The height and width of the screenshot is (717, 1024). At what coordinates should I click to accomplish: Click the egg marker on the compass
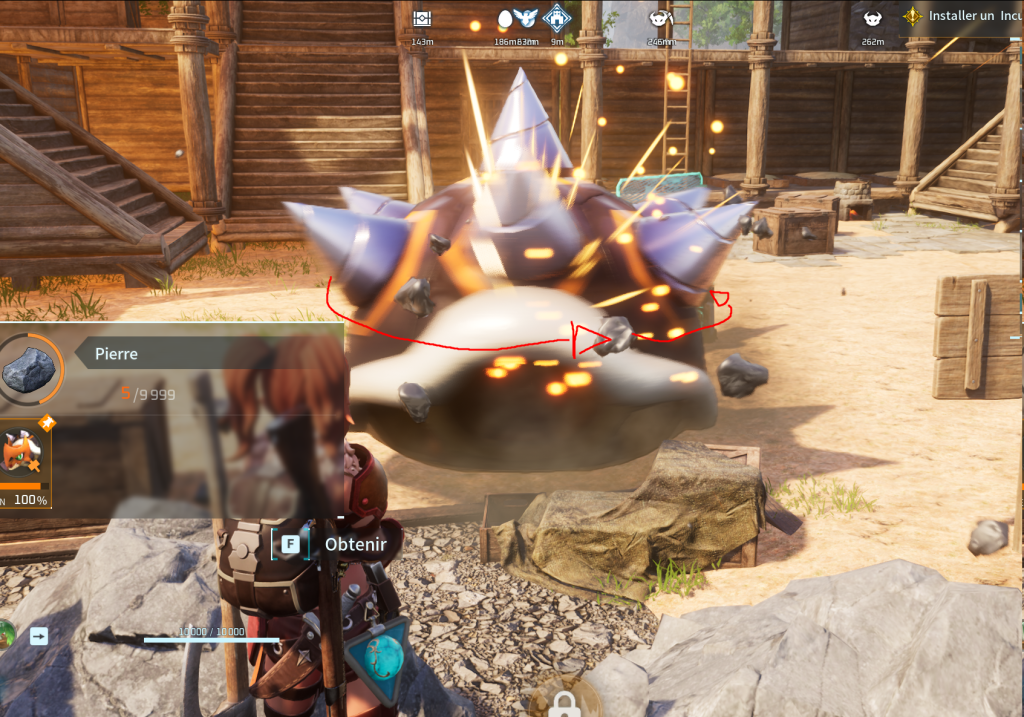click(x=504, y=18)
